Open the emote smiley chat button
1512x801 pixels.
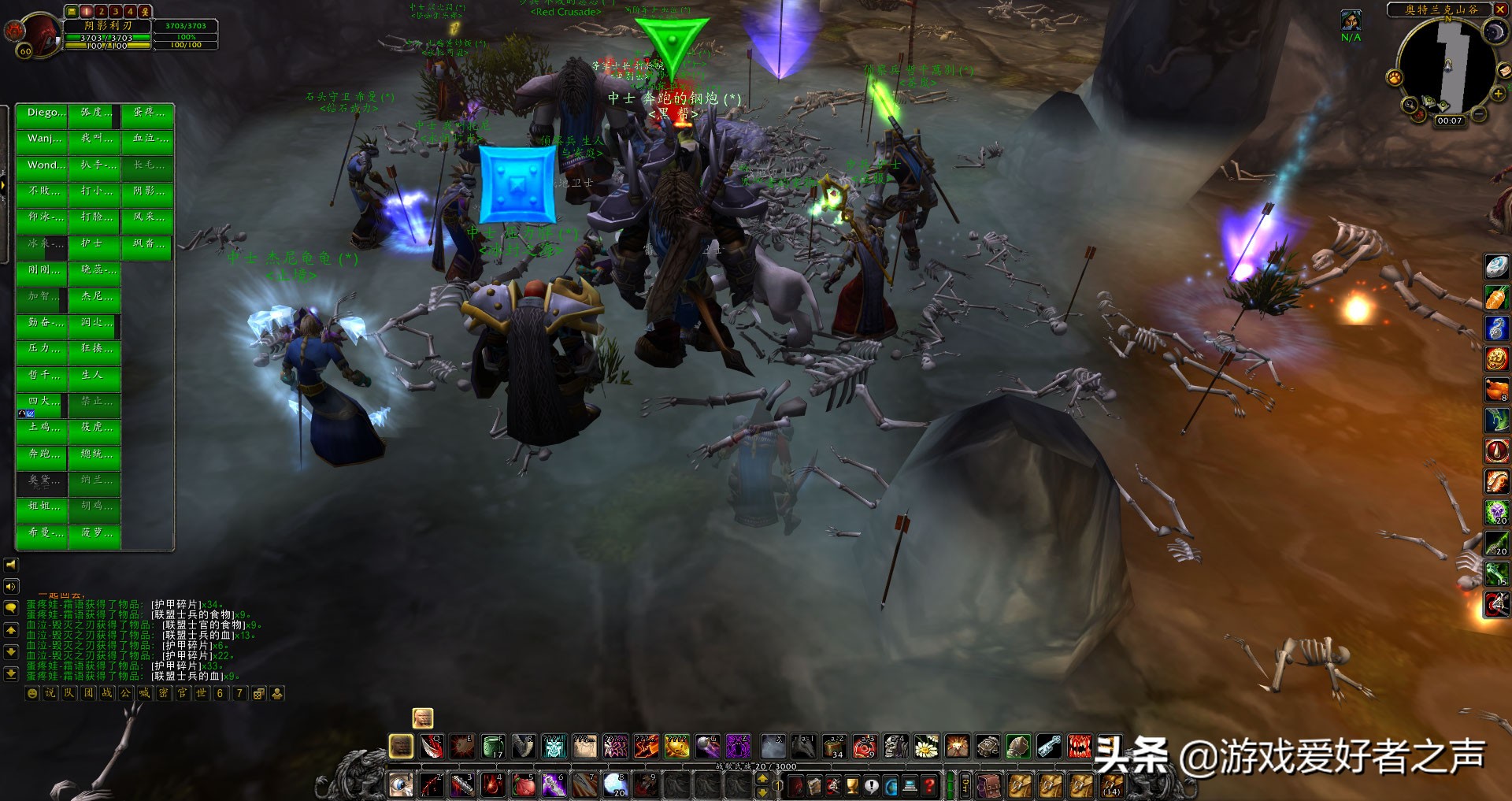tap(32, 694)
